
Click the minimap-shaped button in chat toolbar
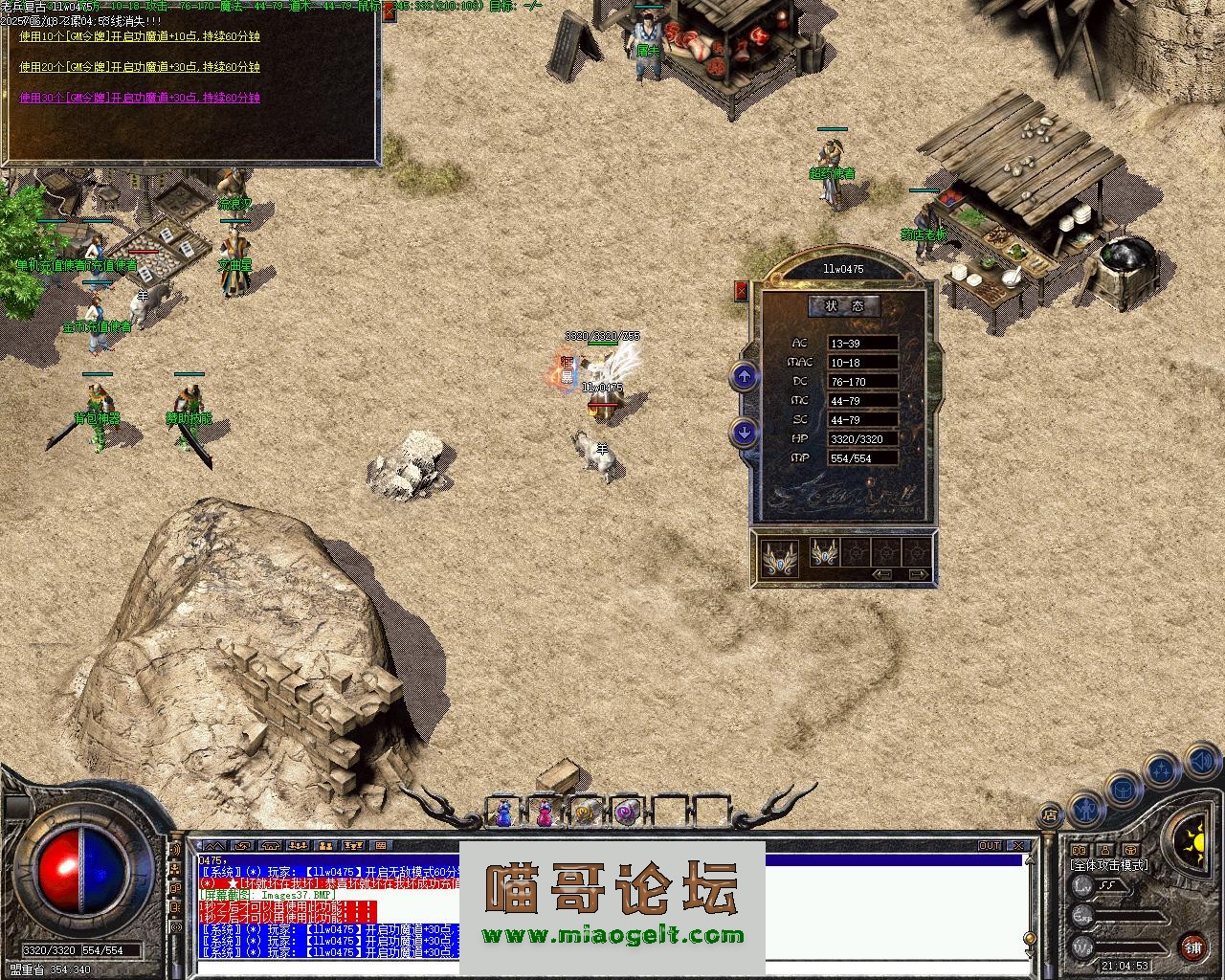click(381, 846)
